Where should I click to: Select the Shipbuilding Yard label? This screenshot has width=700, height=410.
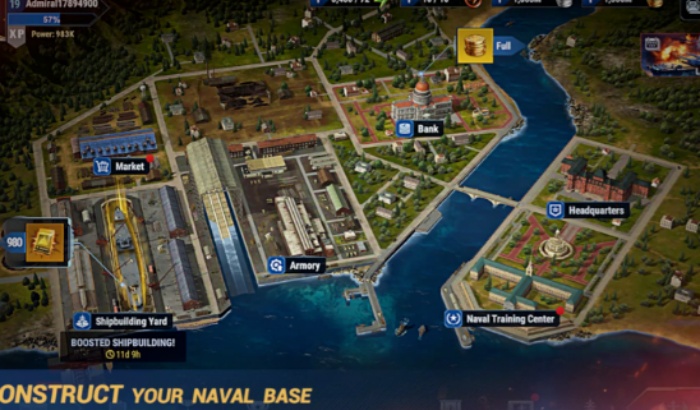123,321
